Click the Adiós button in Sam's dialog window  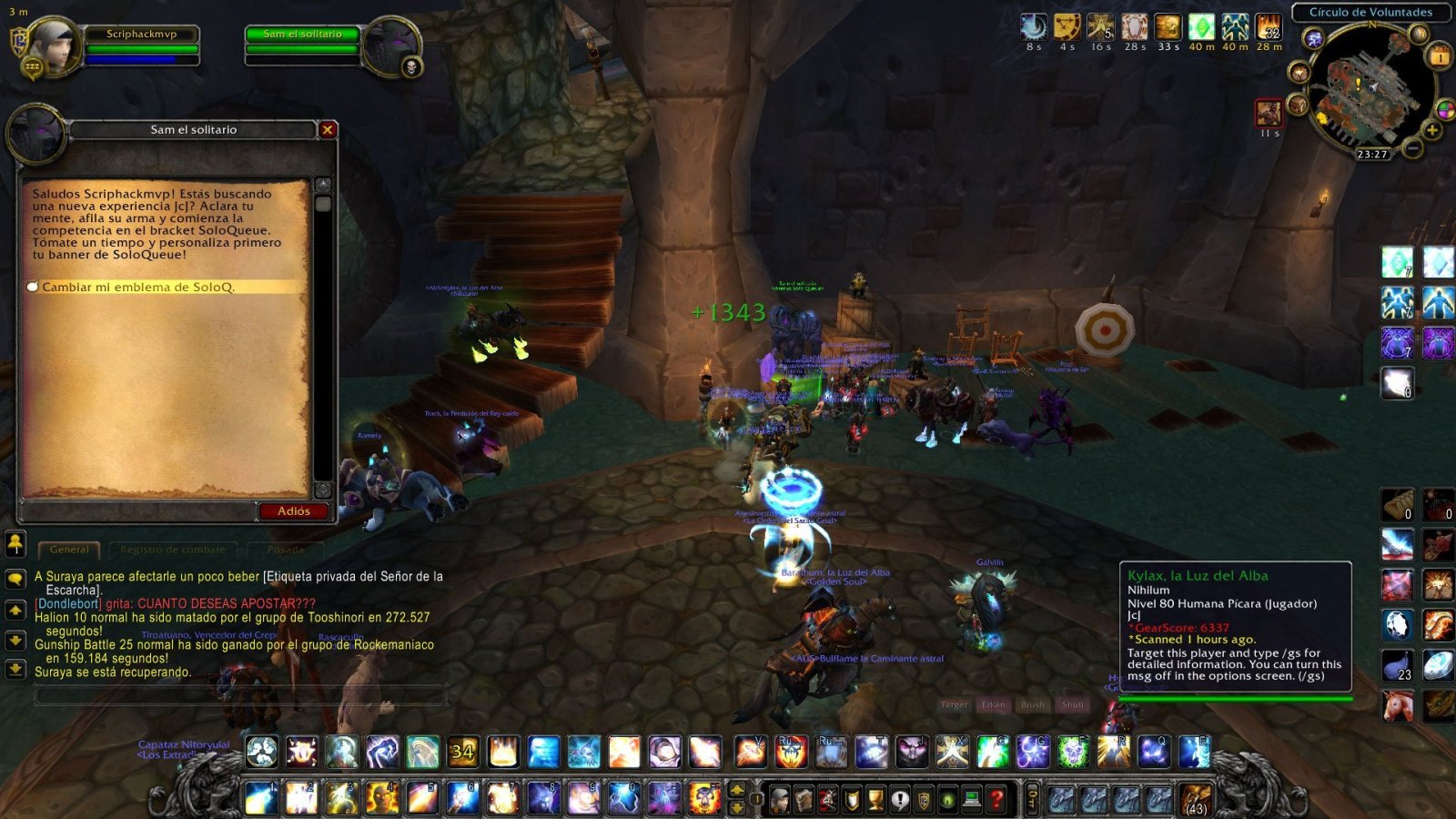pyautogui.click(x=293, y=511)
